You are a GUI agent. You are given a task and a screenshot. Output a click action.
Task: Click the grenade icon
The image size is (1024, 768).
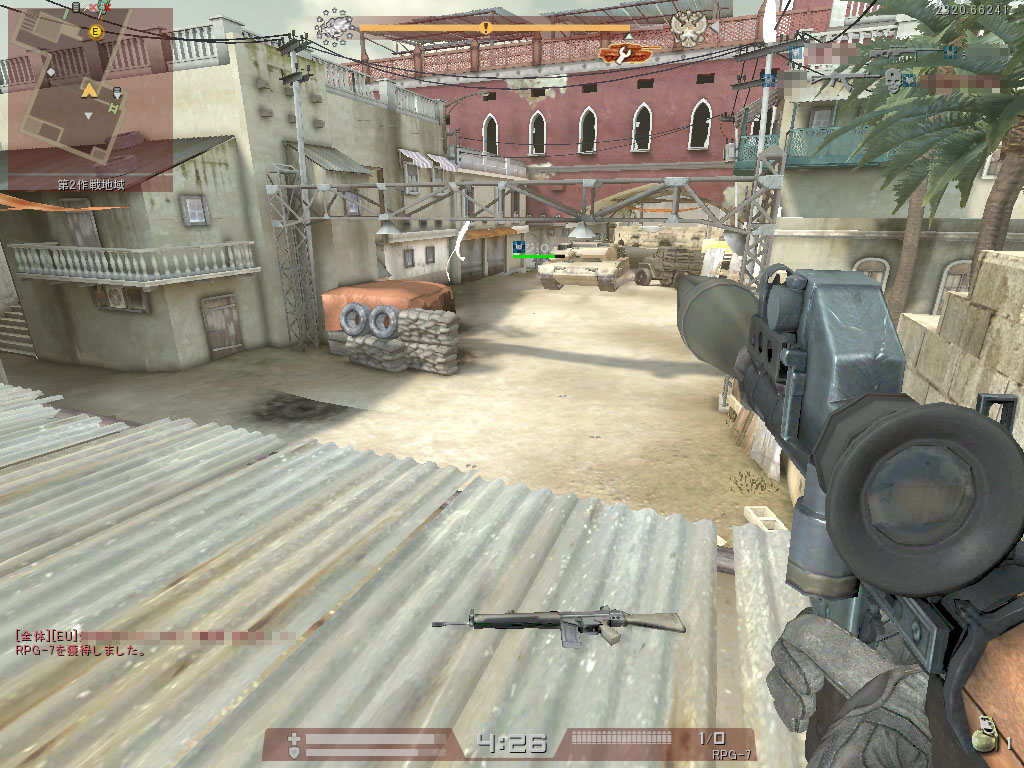pos(987,729)
